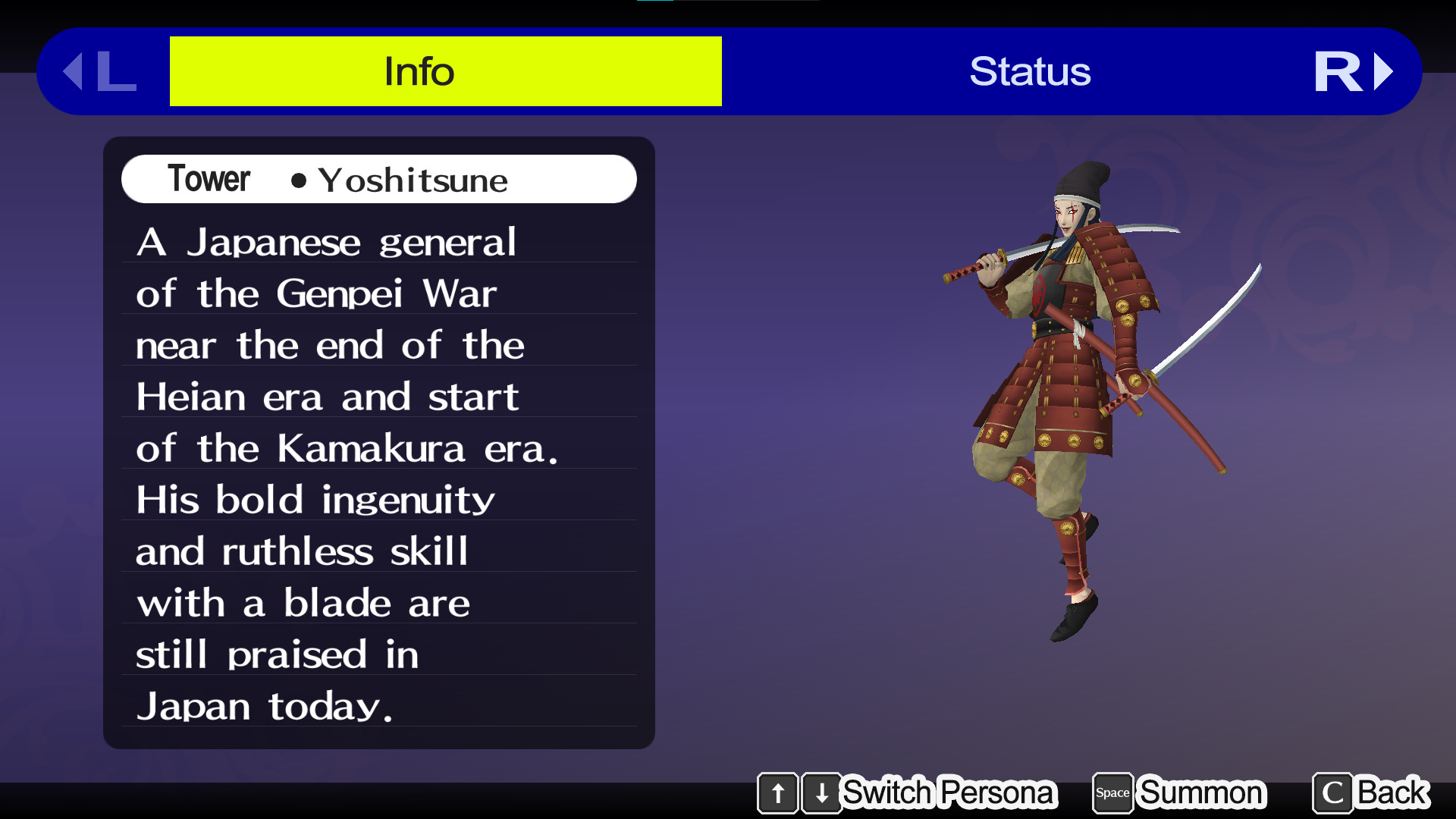Click the previous-page chevron on the left

75,72
